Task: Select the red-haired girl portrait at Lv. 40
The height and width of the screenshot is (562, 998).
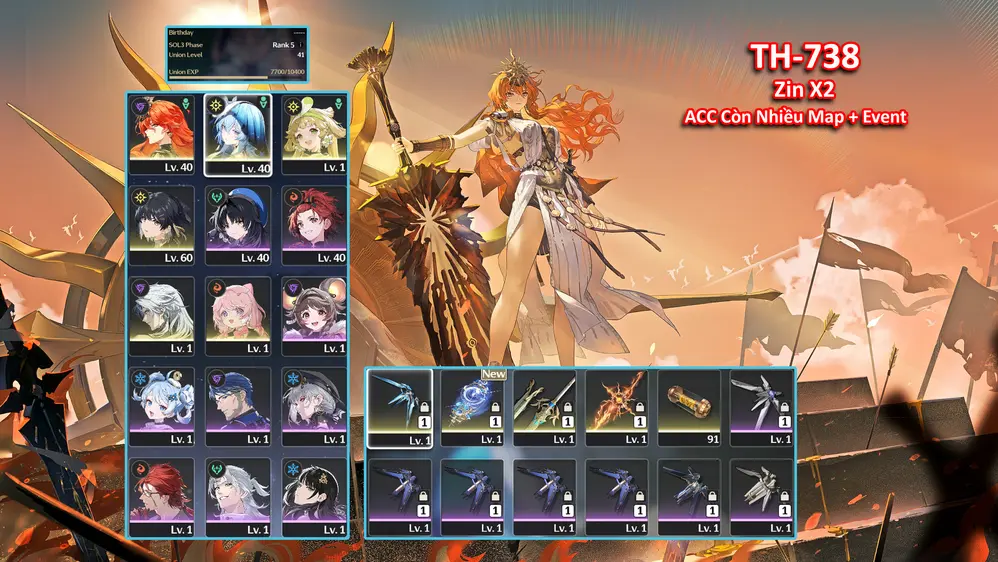Action: click(x=313, y=225)
